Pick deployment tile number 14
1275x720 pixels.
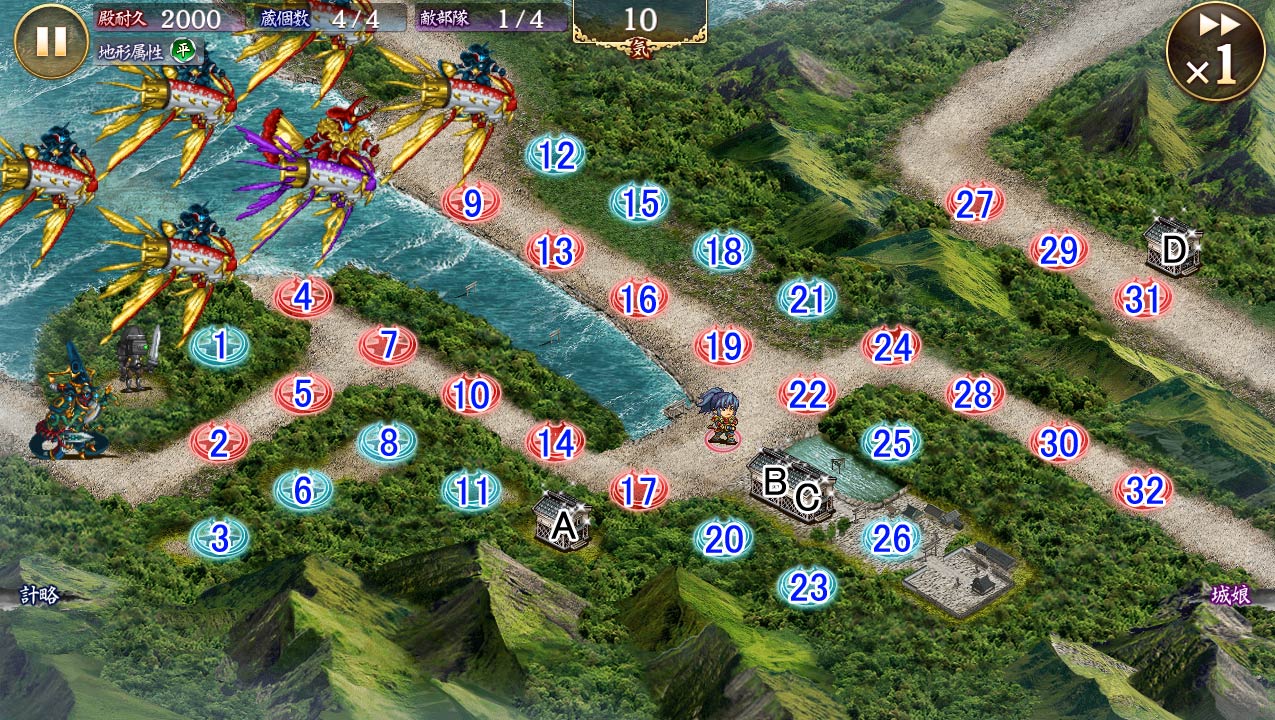(555, 443)
